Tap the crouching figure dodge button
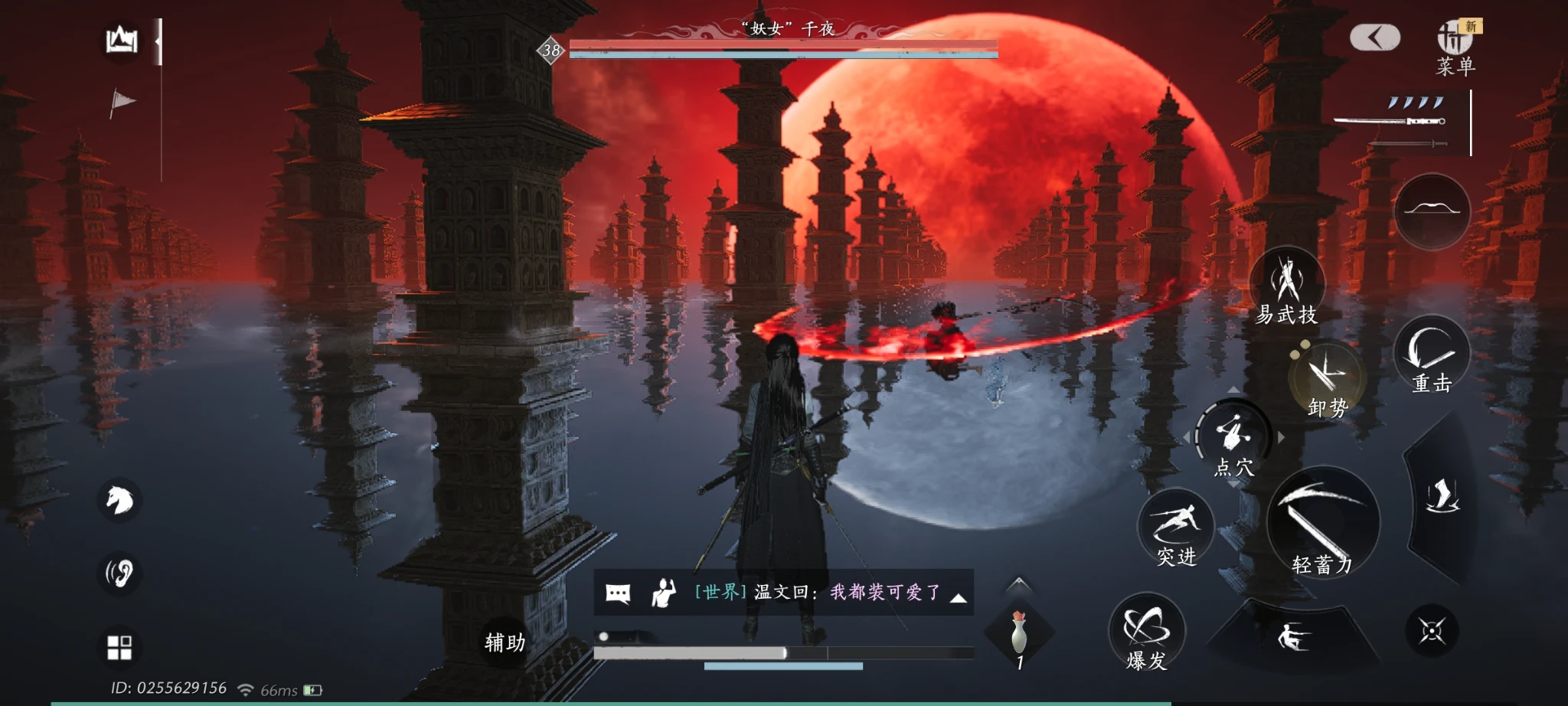The width and height of the screenshot is (1568, 706). pyautogui.click(x=1292, y=636)
